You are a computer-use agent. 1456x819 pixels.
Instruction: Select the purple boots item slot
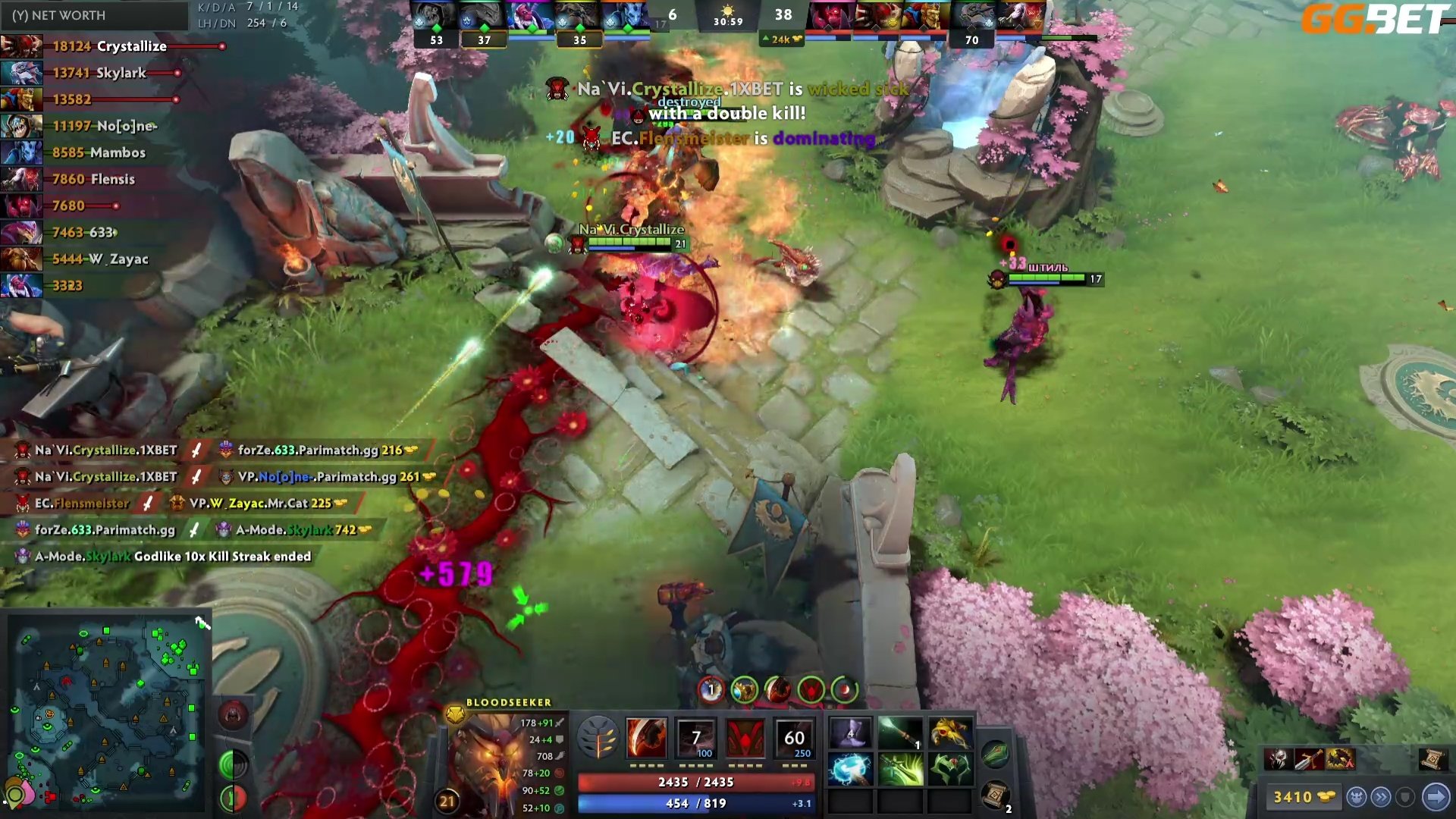click(x=851, y=733)
